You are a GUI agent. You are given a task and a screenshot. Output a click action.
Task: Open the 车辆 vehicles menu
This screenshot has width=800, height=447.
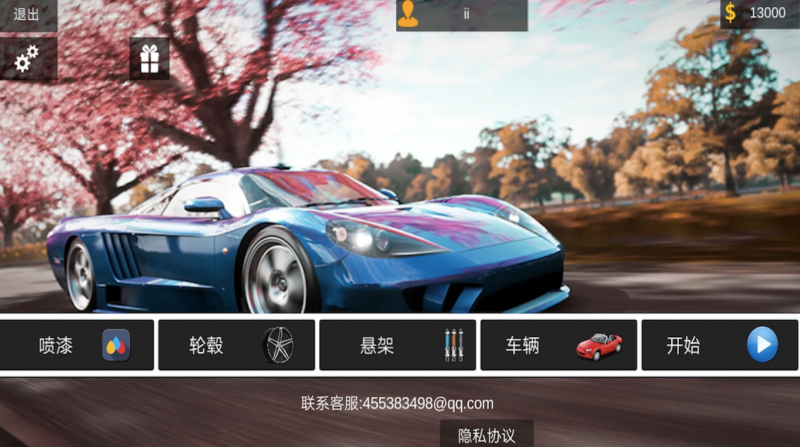tap(558, 346)
